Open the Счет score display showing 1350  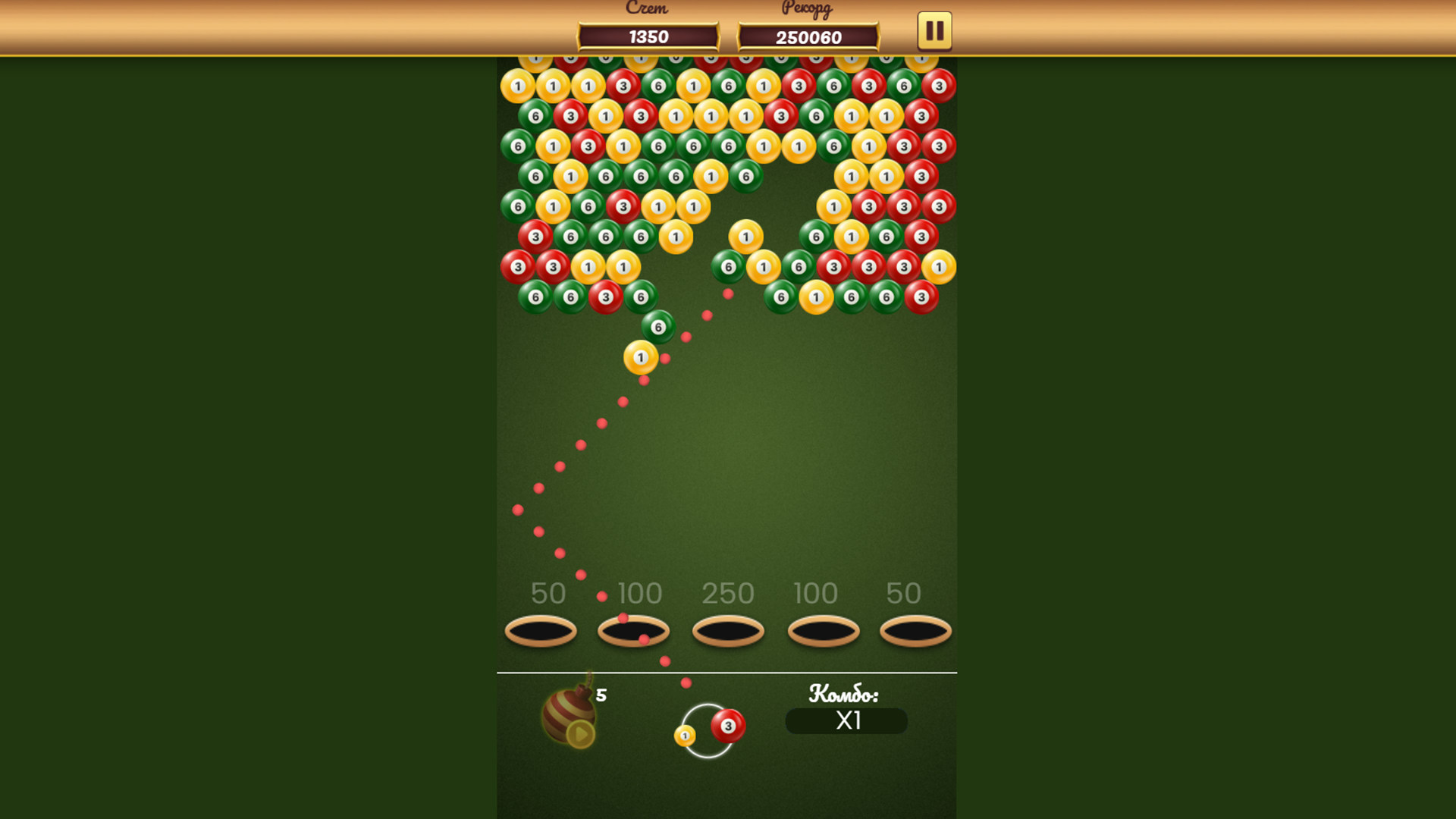click(648, 36)
